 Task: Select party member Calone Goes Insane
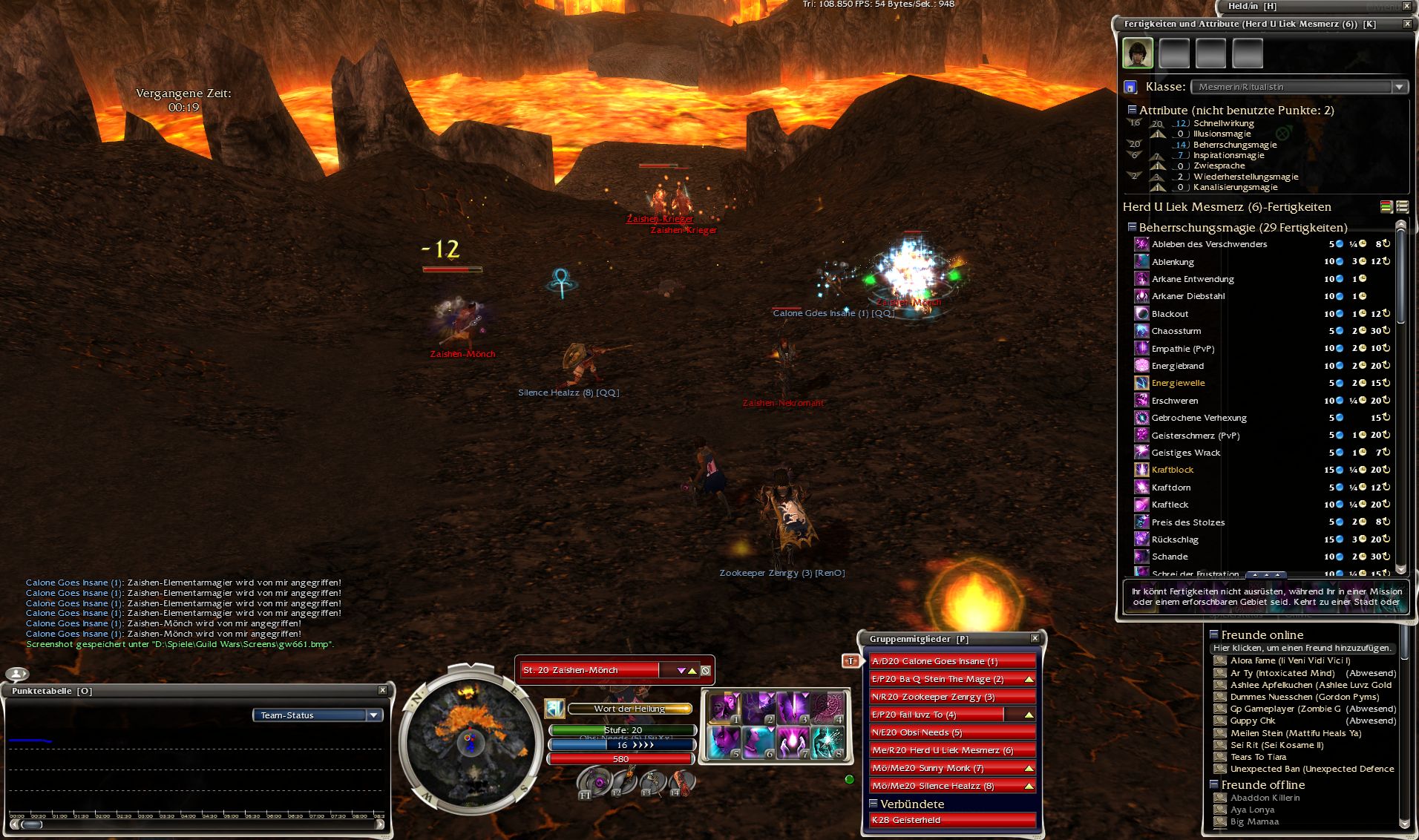pyautogui.click(x=952, y=661)
